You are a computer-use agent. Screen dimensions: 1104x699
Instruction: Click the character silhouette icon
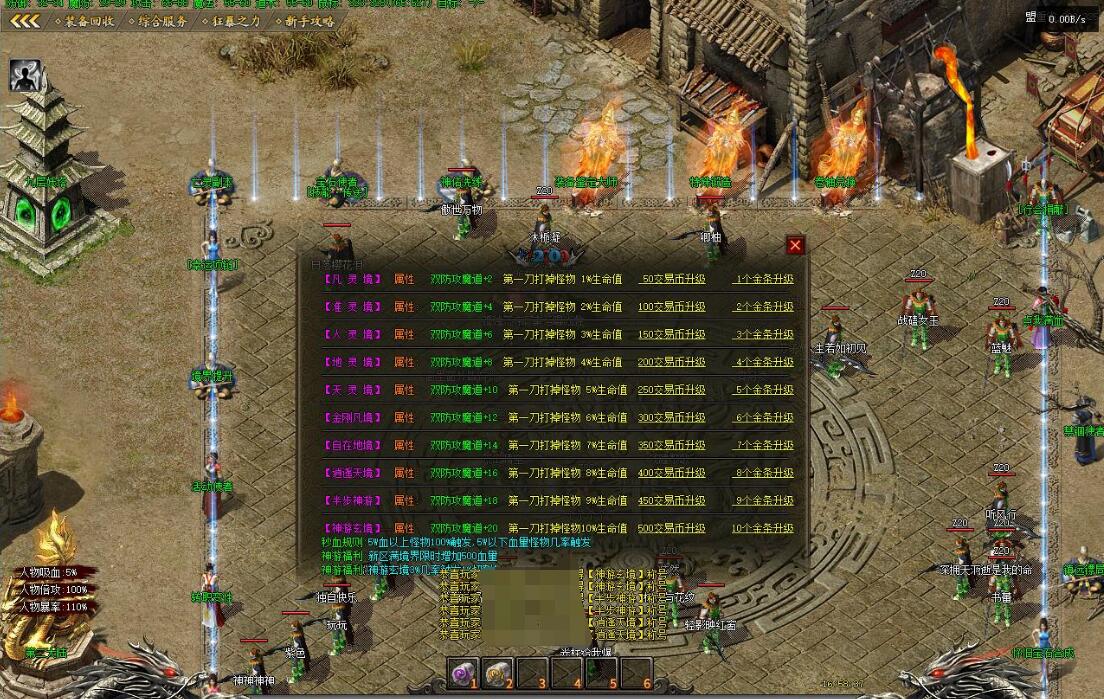[x=26, y=76]
